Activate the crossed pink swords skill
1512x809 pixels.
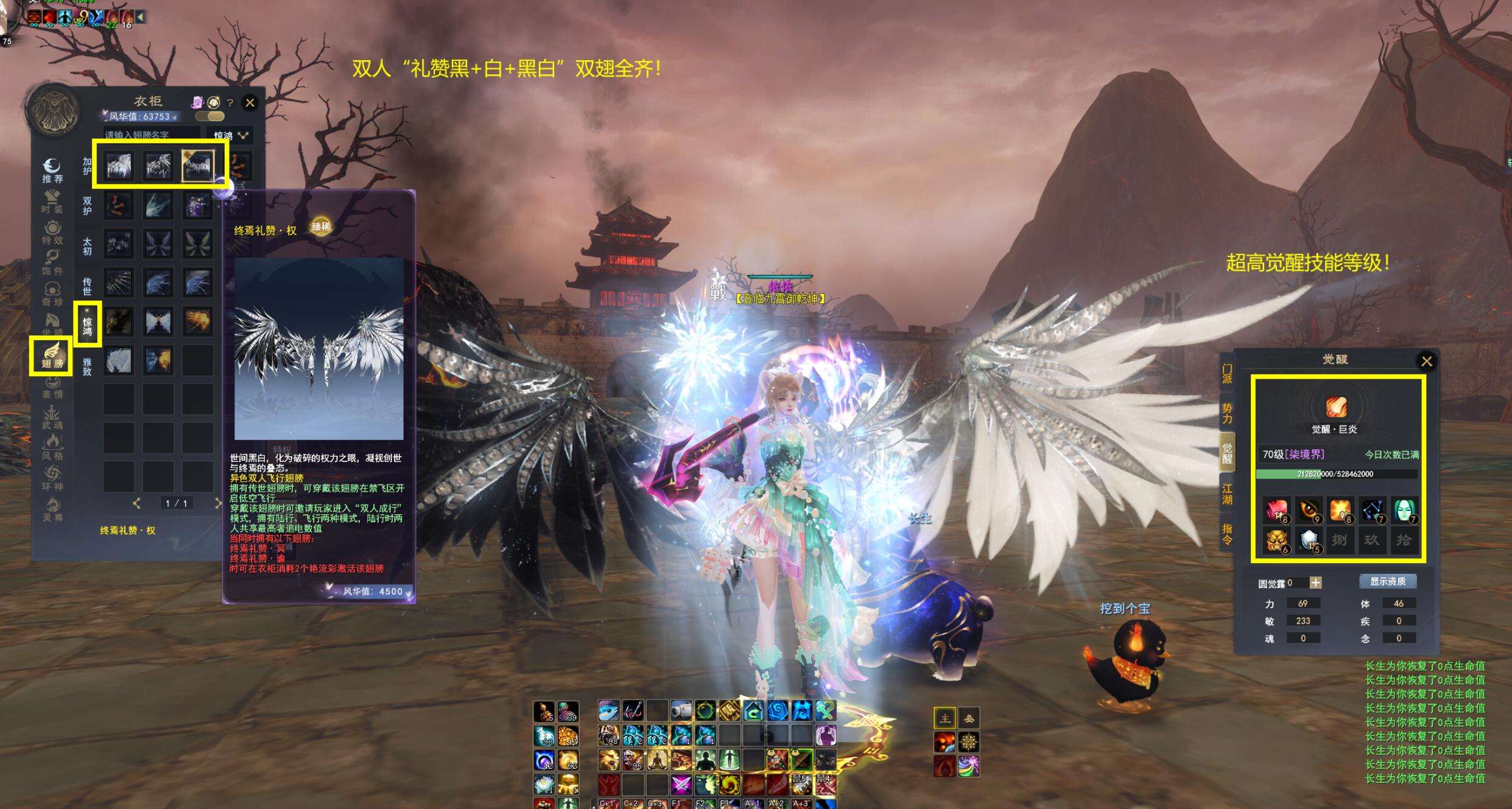click(x=681, y=785)
